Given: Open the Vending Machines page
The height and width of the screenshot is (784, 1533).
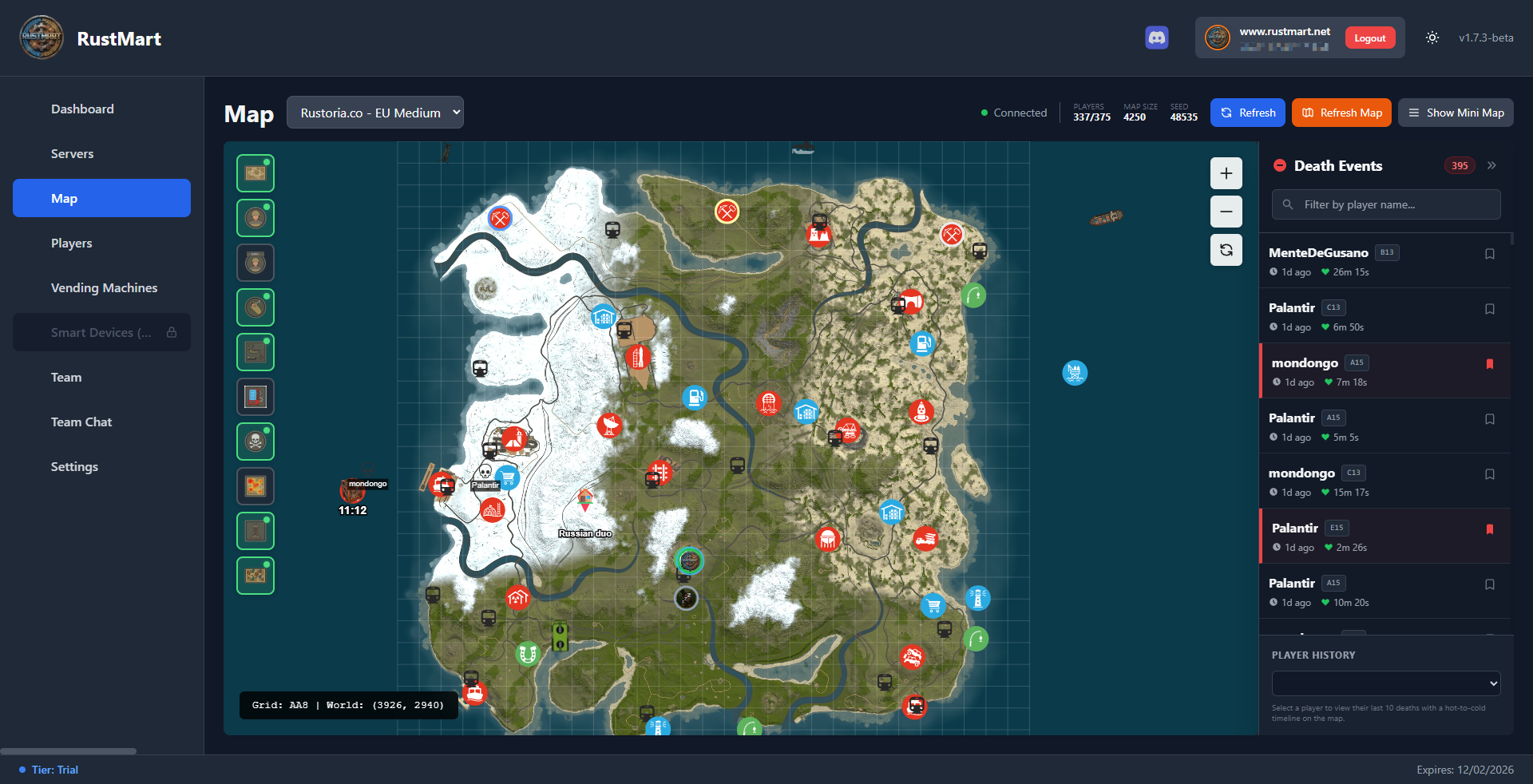Looking at the screenshot, I should (104, 287).
